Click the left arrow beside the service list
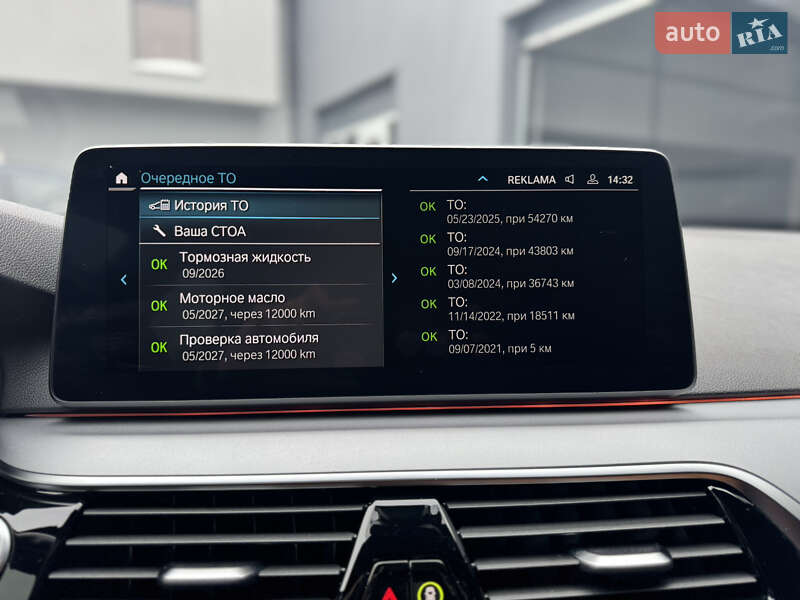Viewport: 800px width, 600px height. coord(123,279)
